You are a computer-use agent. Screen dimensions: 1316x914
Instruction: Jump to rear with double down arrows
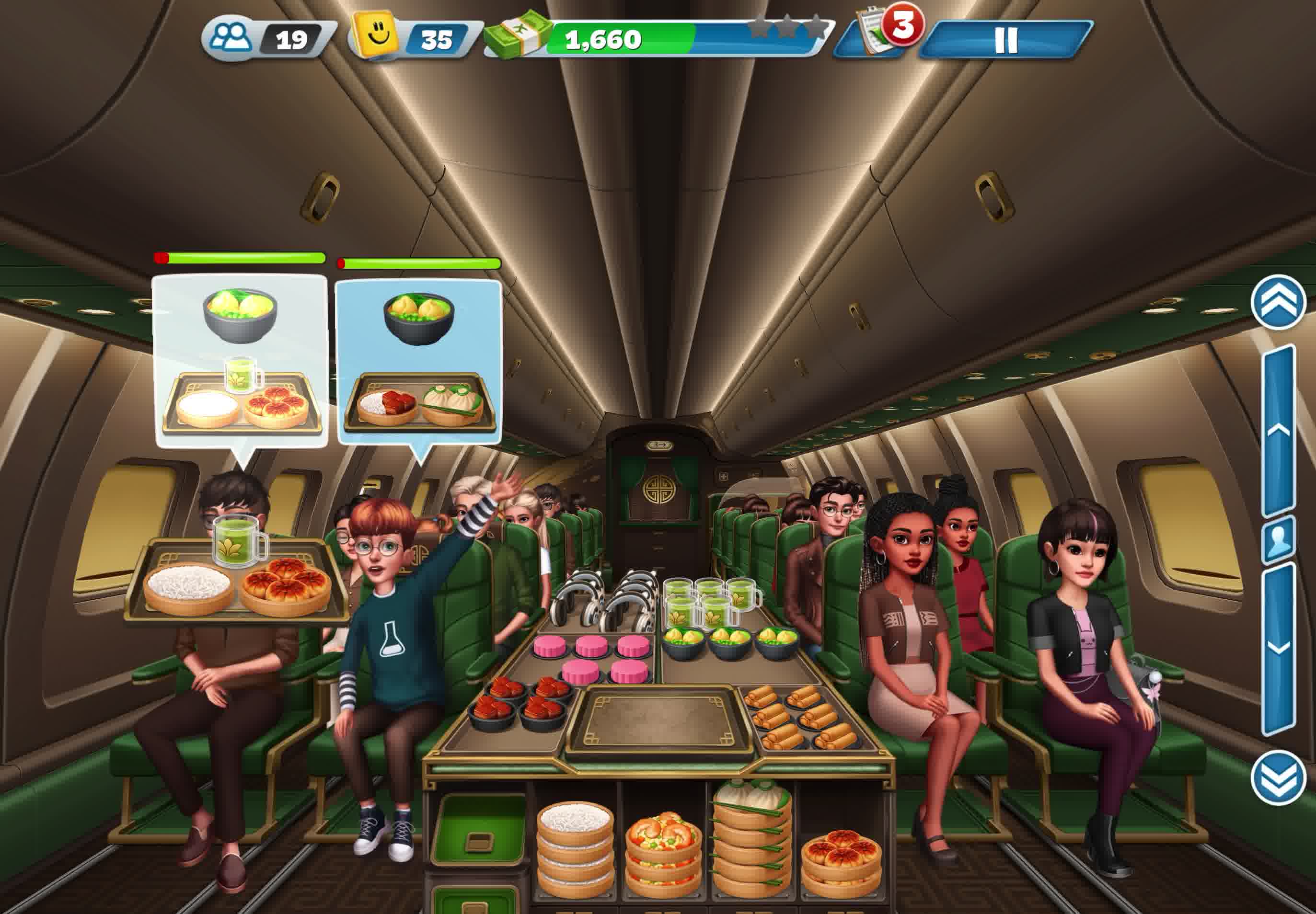(1278, 777)
